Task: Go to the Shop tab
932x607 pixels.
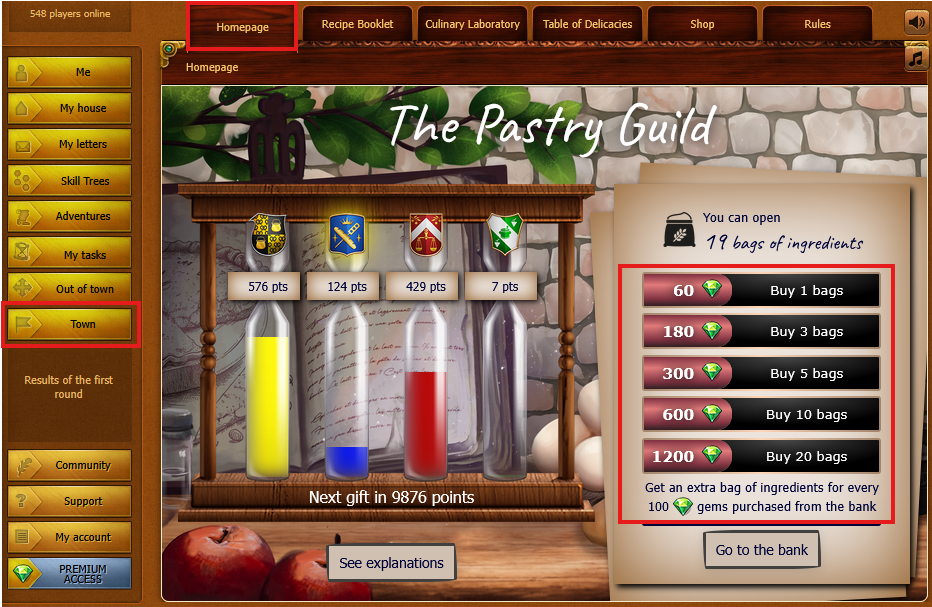Action: coord(702,24)
